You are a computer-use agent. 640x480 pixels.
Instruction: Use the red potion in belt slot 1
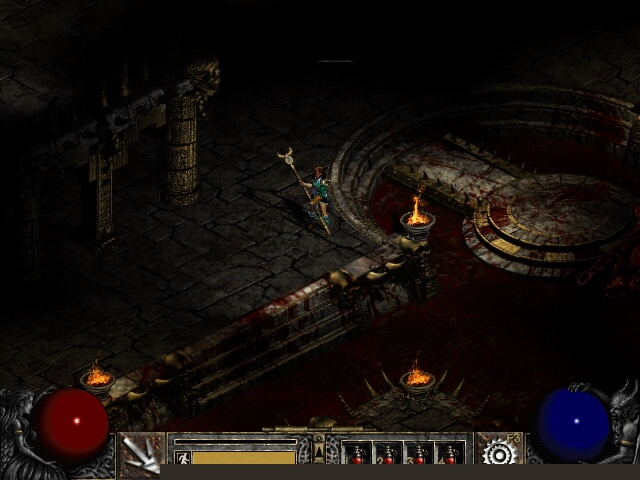357,455
